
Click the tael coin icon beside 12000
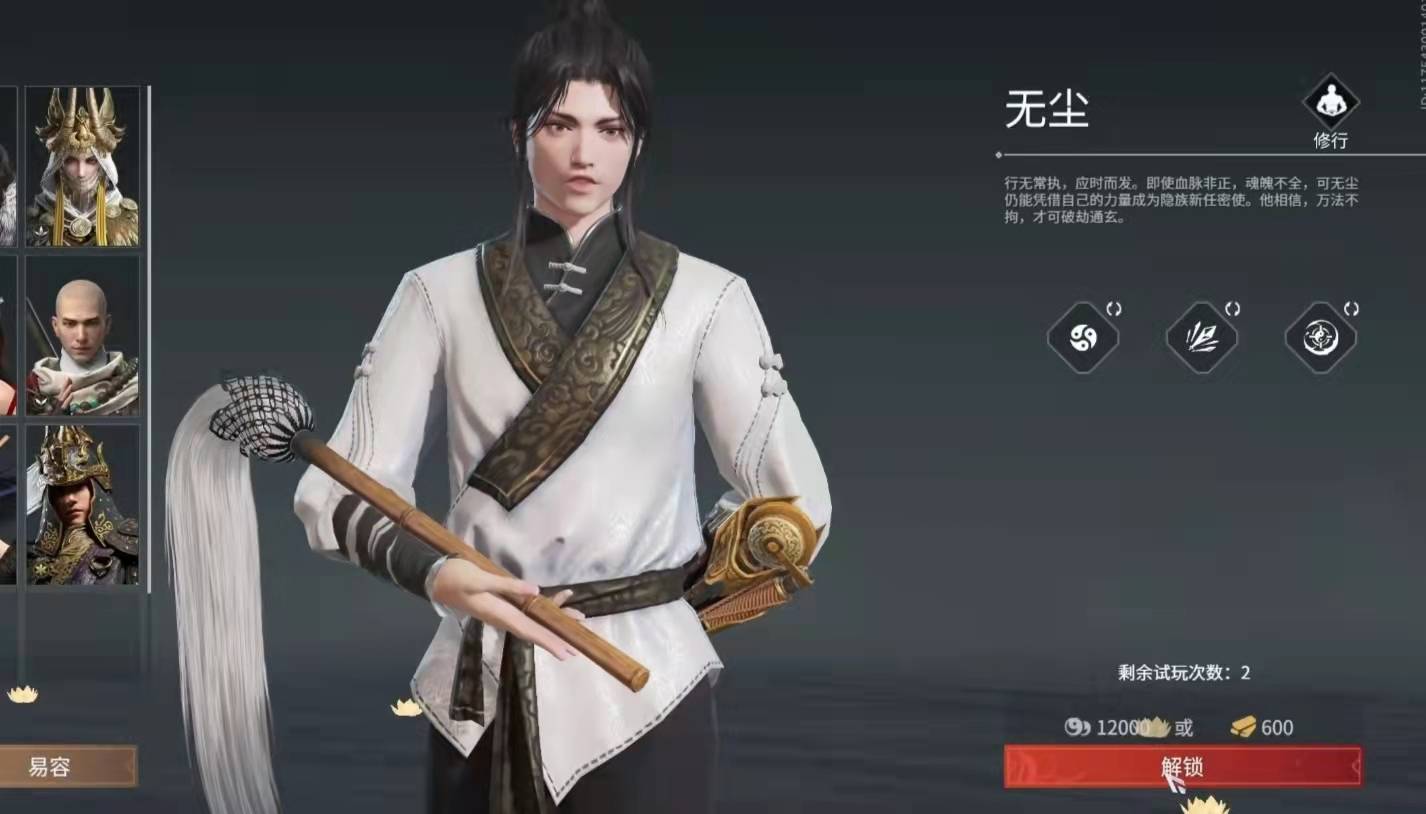(x=1076, y=729)
